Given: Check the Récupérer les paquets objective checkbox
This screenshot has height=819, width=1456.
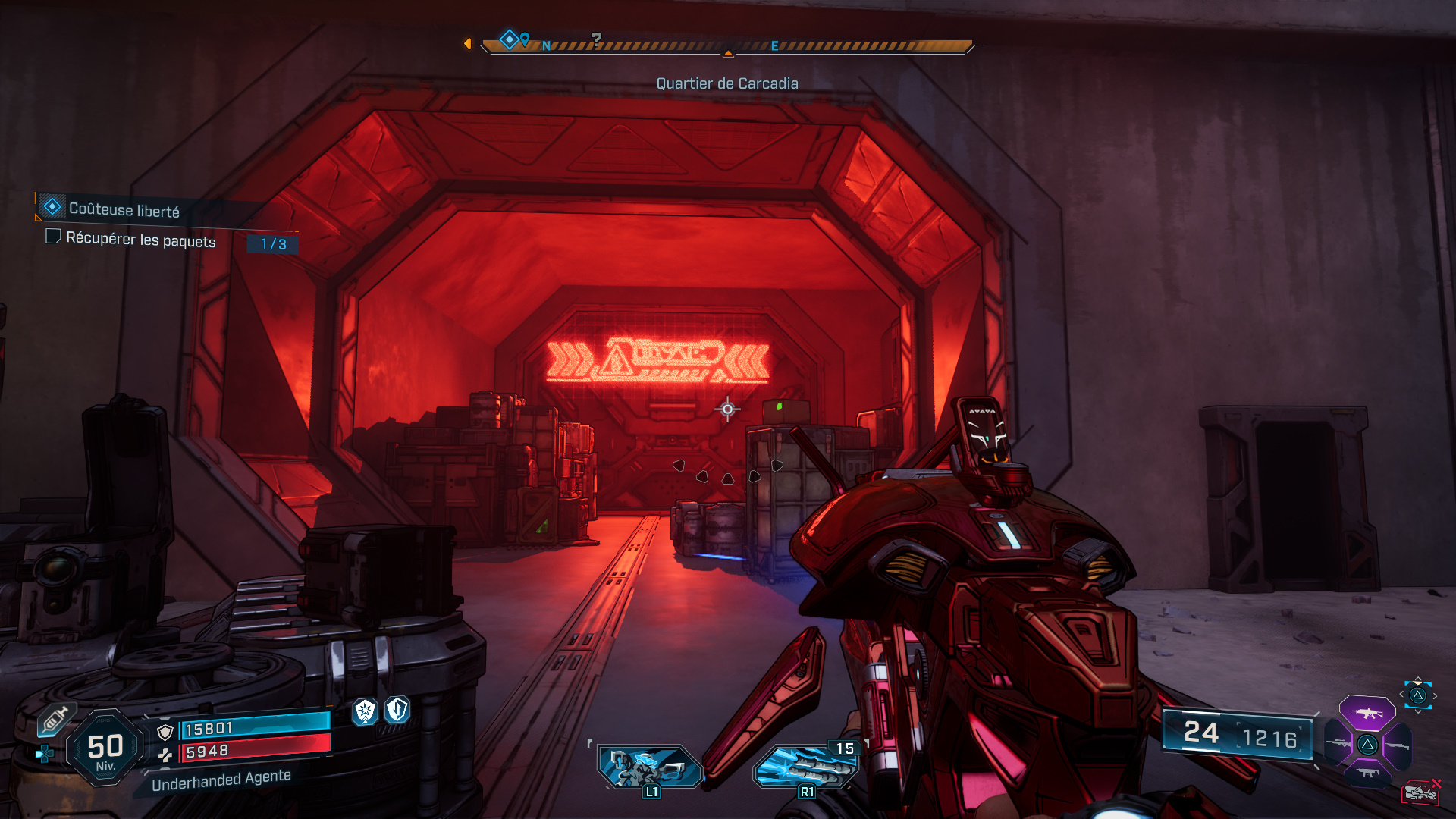Looking at the screenshot, I should tap(53, 238).
